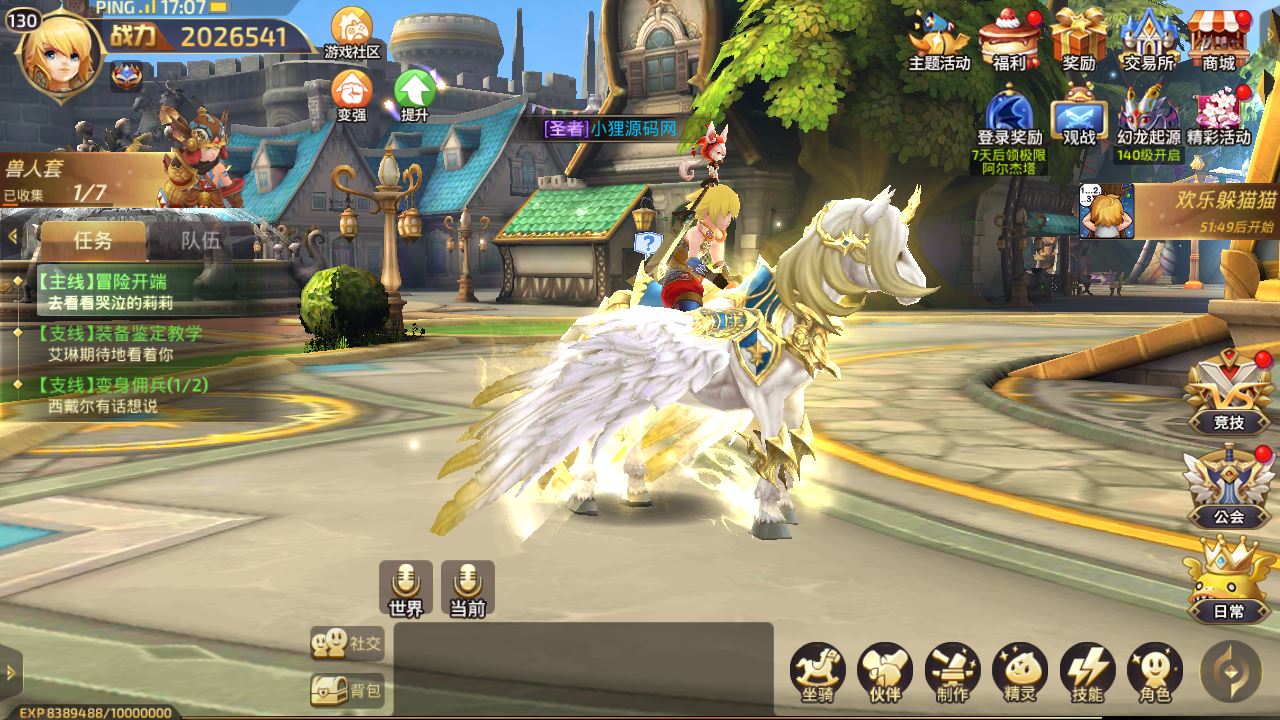Activate the 世界 world voice chat microphone

tap(406, 587)
